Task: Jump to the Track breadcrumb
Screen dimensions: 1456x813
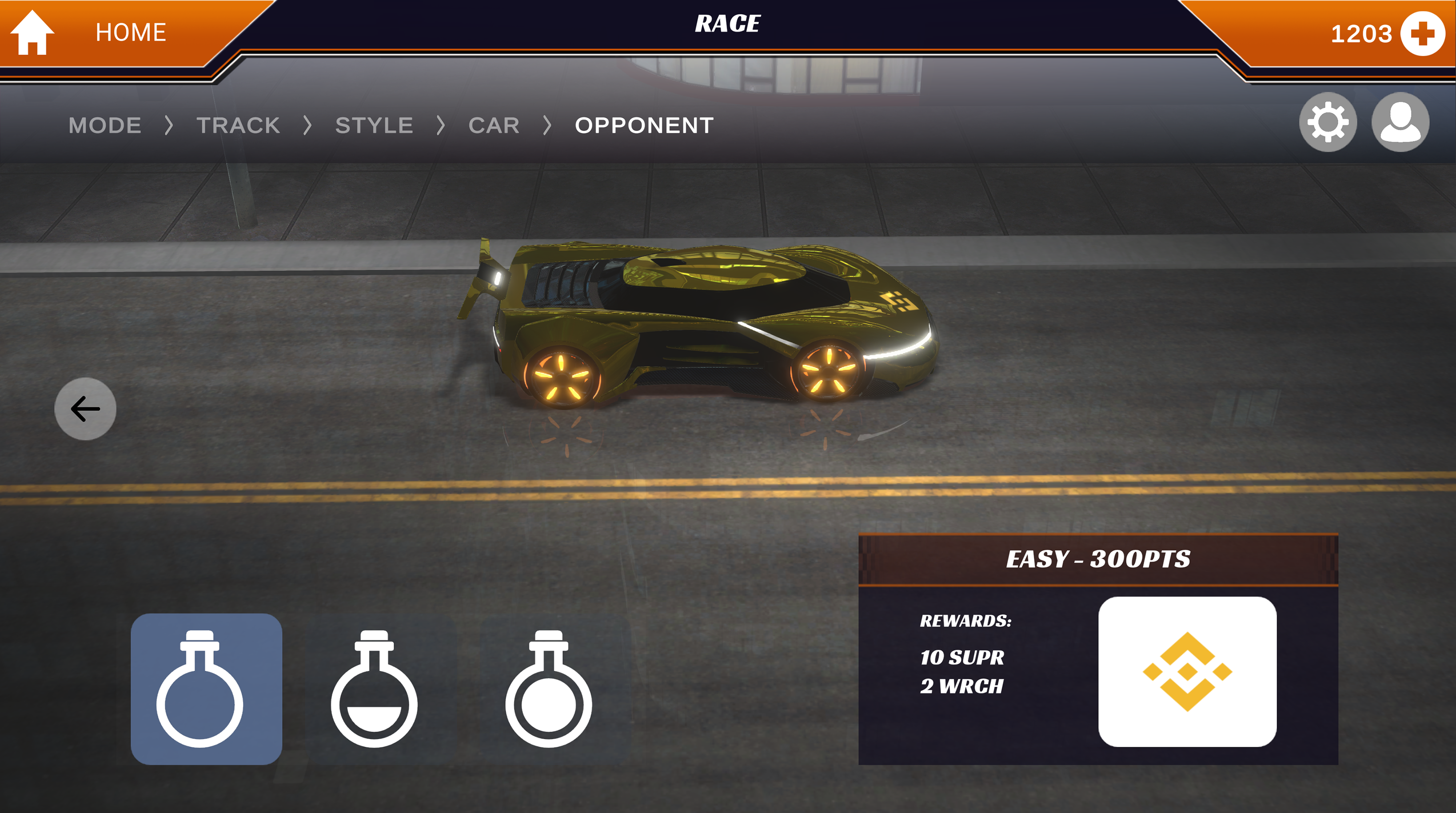Action: [238, 125]
